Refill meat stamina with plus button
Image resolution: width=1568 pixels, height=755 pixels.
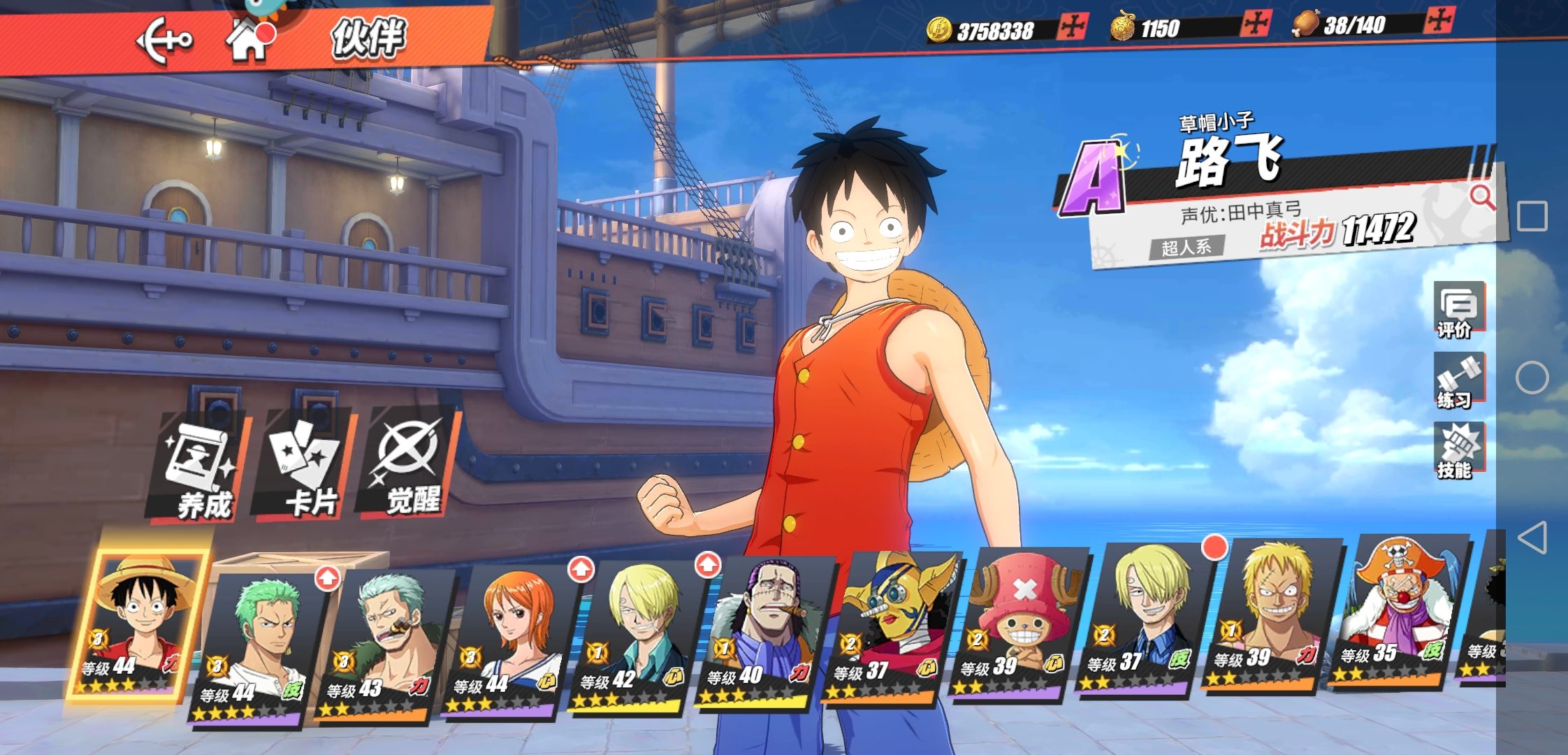(x=1439, y=20)
